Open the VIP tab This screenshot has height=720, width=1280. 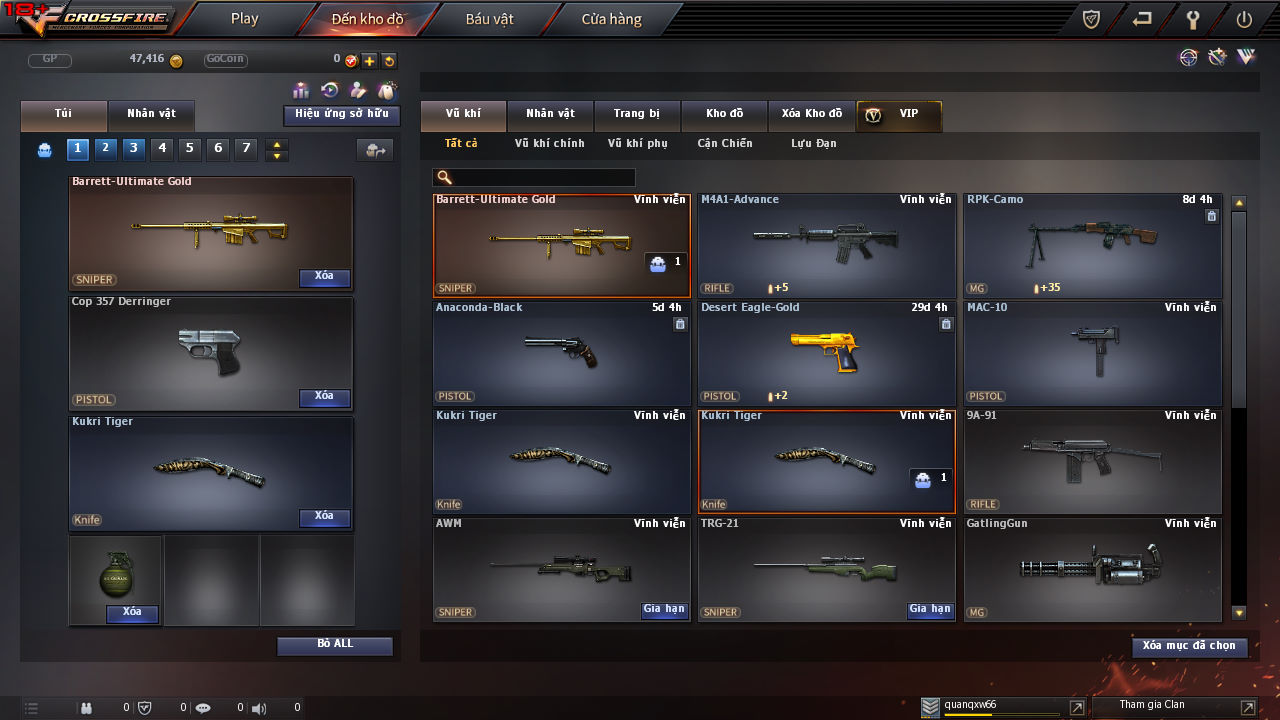pos(898,114)
